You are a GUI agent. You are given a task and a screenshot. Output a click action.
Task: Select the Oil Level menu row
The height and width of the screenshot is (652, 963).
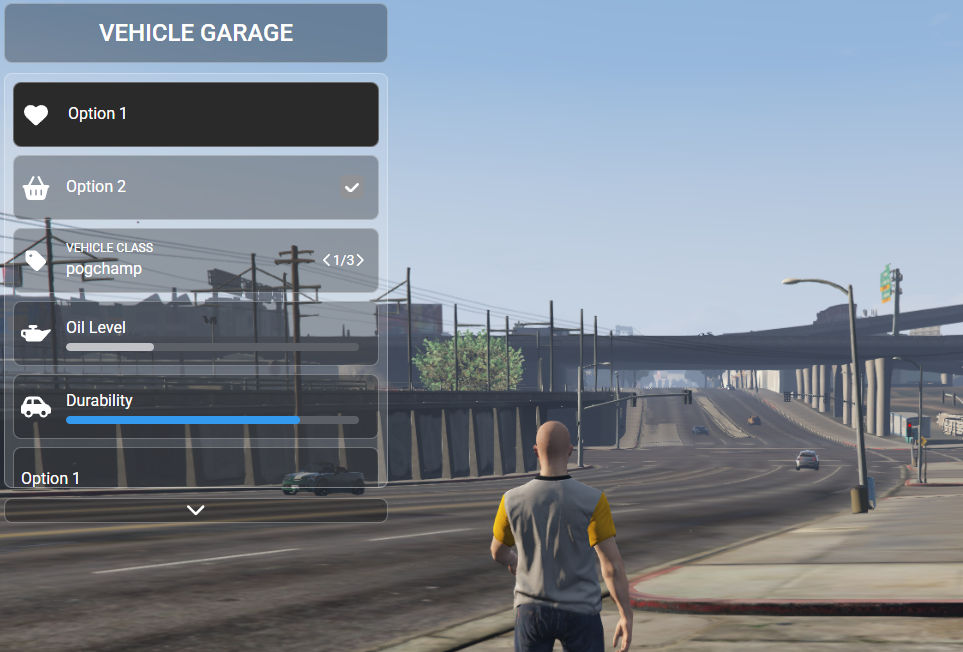[x=196, y=334]
